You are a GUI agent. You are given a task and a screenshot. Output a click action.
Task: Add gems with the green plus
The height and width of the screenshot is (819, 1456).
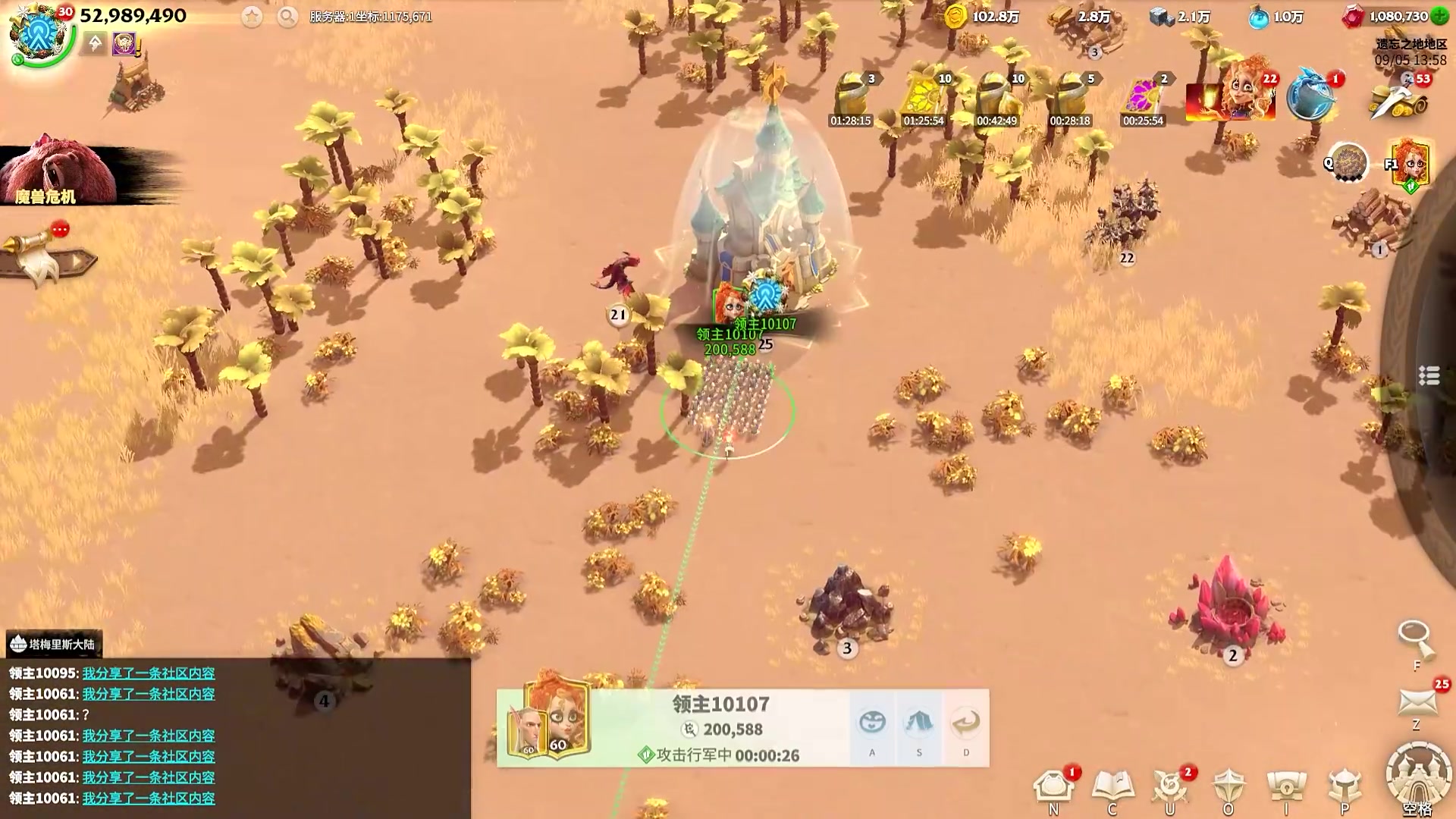pyautogui.click(x=1439, y=17)
